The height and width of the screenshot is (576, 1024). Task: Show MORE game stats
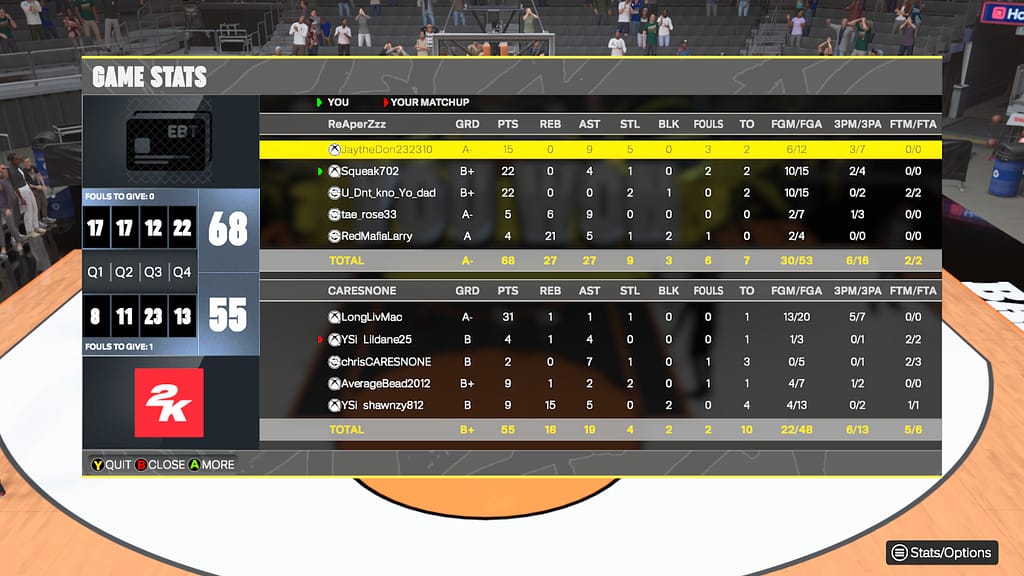(210, 464)
